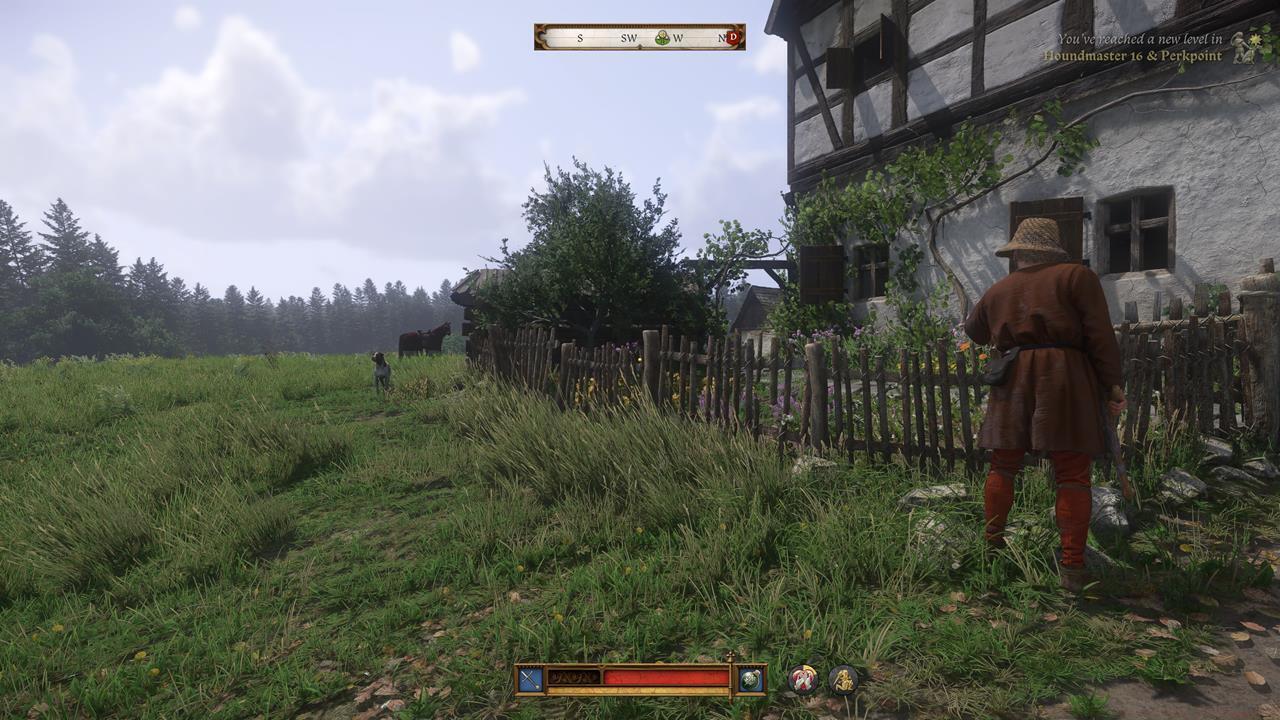This screenshot has height=720, width=1280.
Task: Open the red-and-white buff status icon
Action: tap(803, 680)
